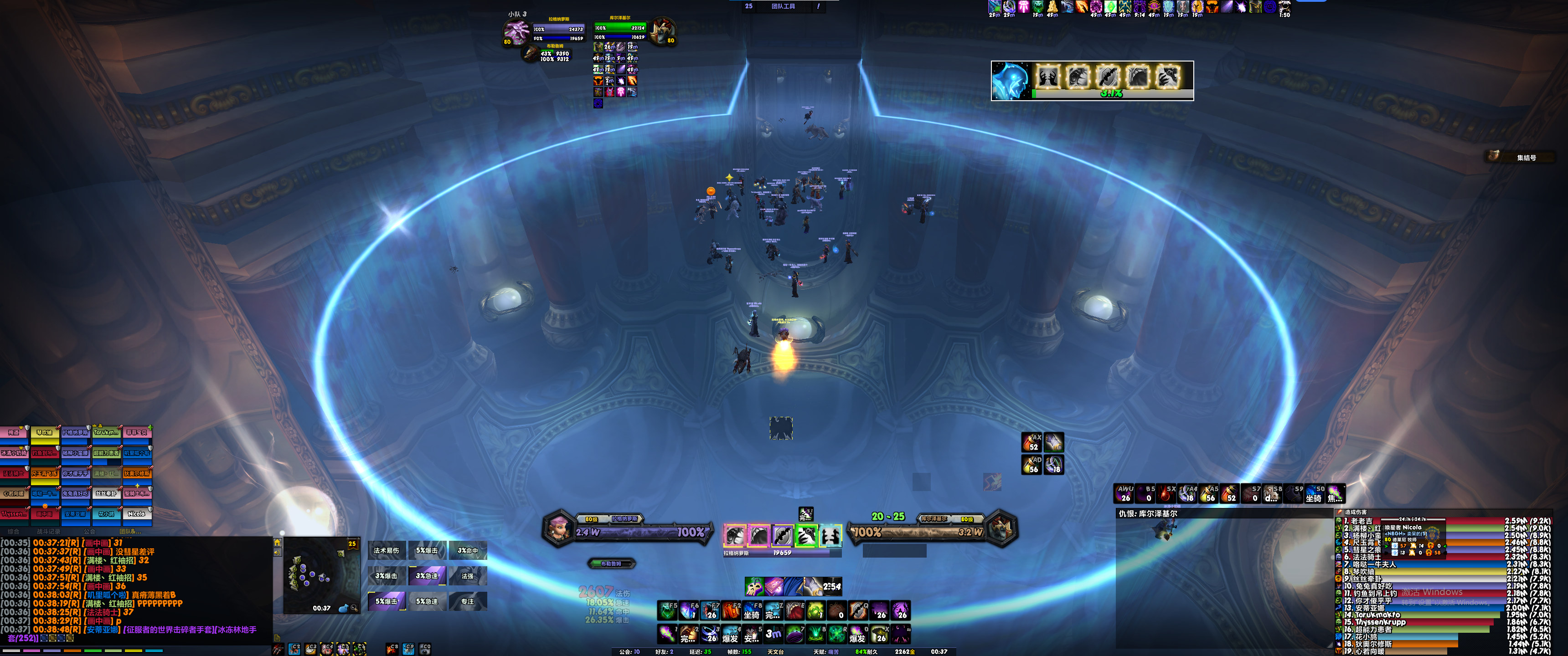Use the ability bound to key 1
The width and height of the screenshot is (1568, 656).
[668, 634]
